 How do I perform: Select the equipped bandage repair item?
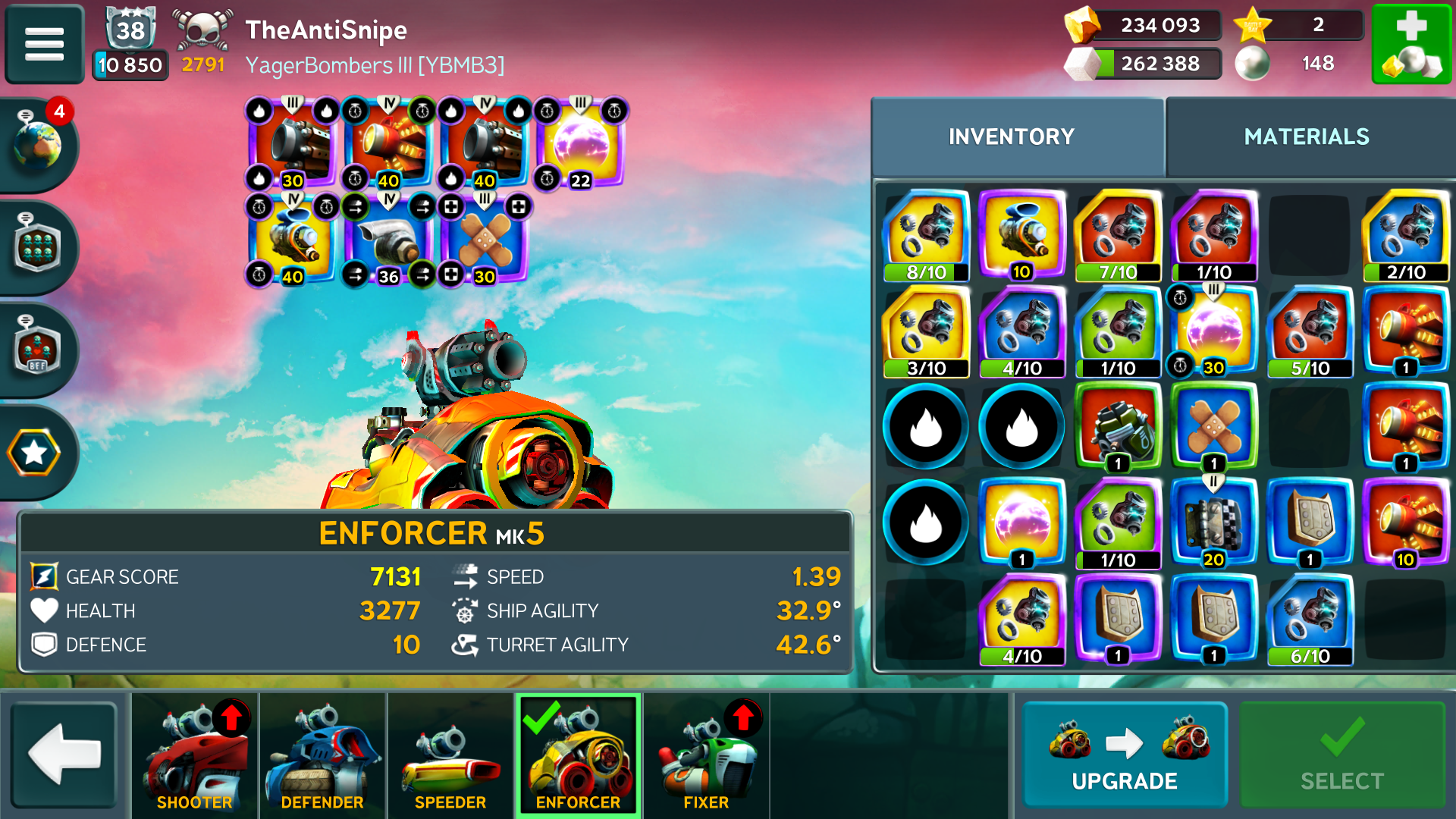click(x=485, y=240)
